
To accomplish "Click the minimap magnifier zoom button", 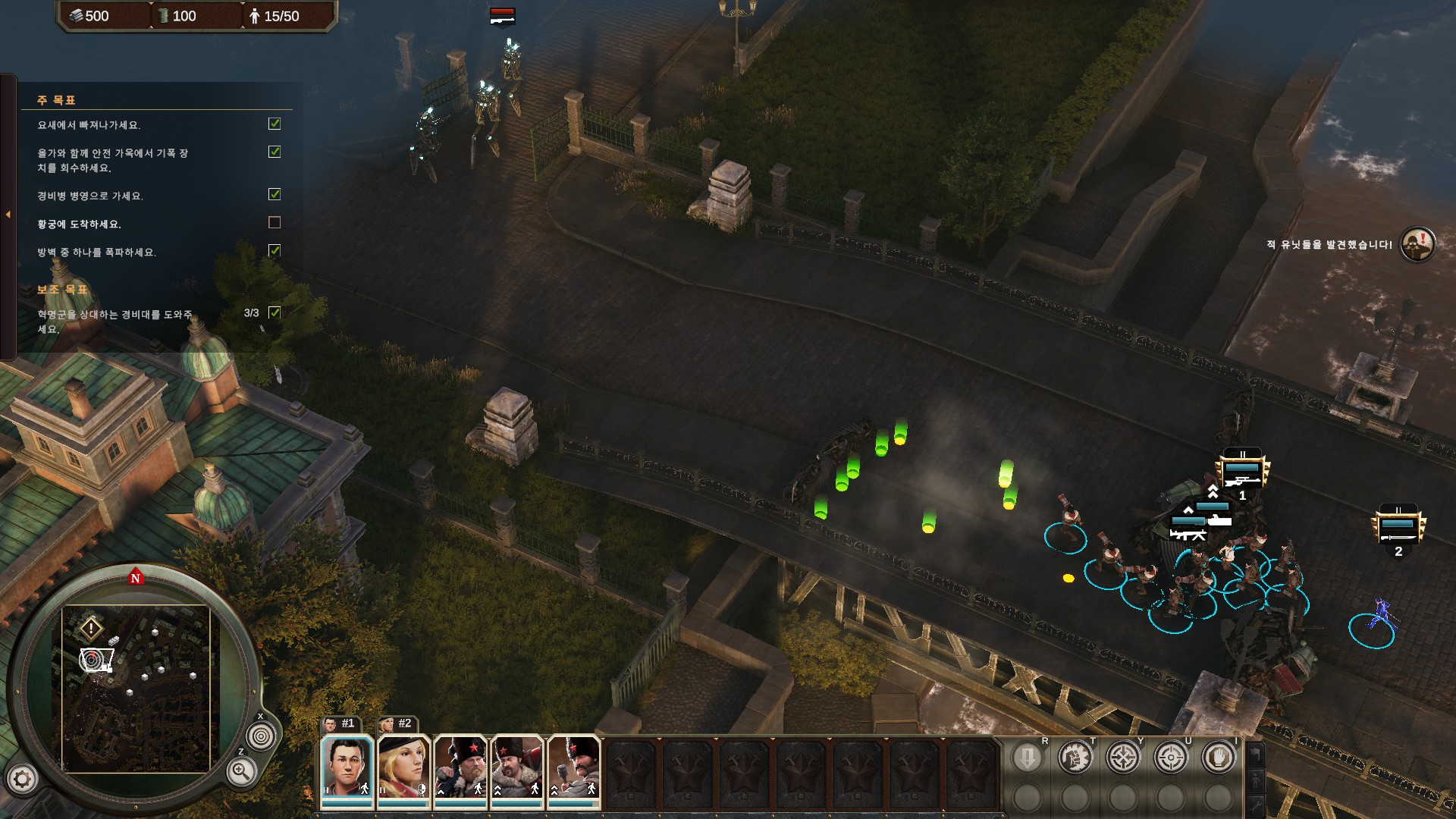I will point(241,772).
